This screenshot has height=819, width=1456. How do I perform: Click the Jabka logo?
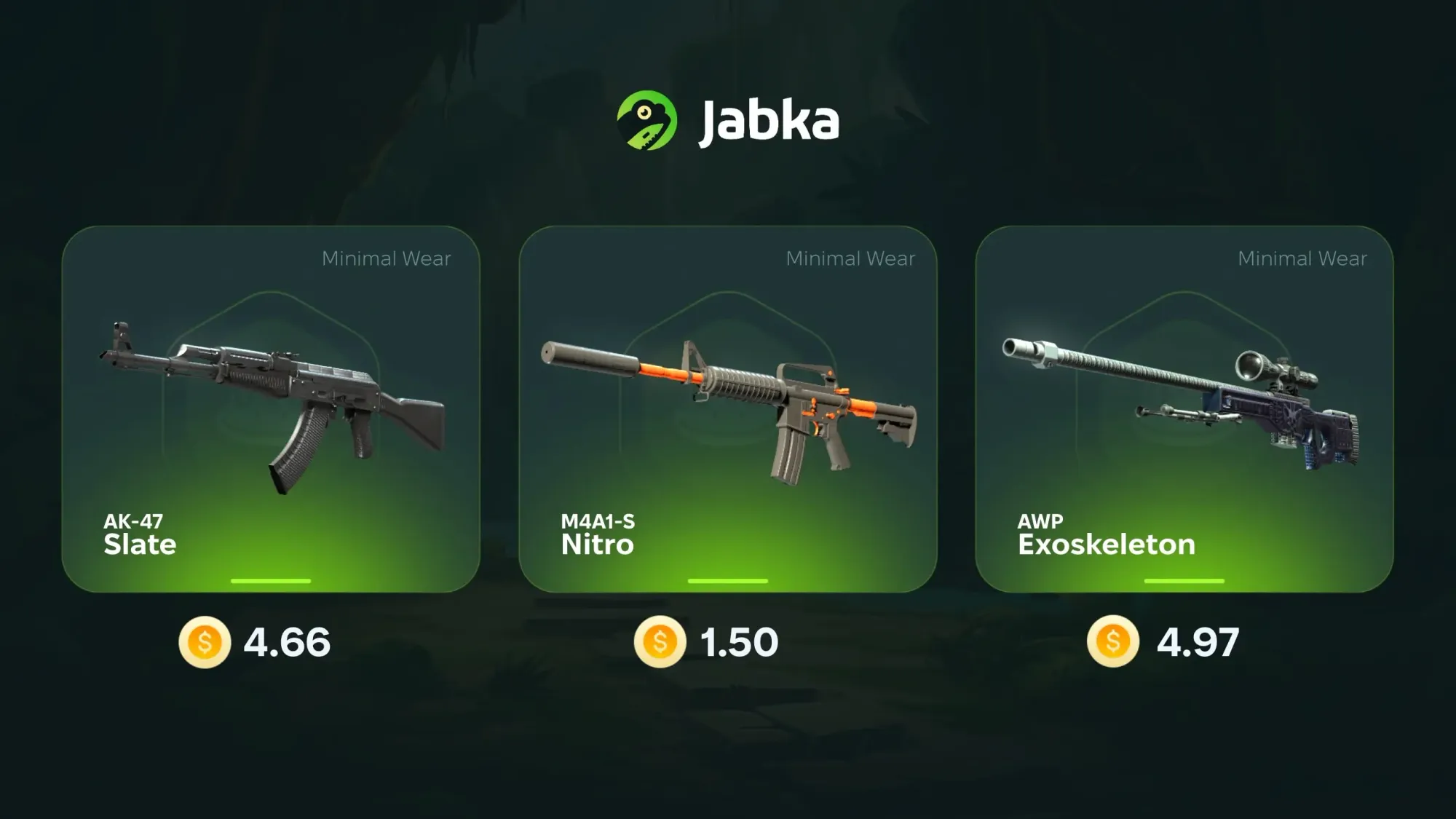pyautogui.click(x=727, y=120)
